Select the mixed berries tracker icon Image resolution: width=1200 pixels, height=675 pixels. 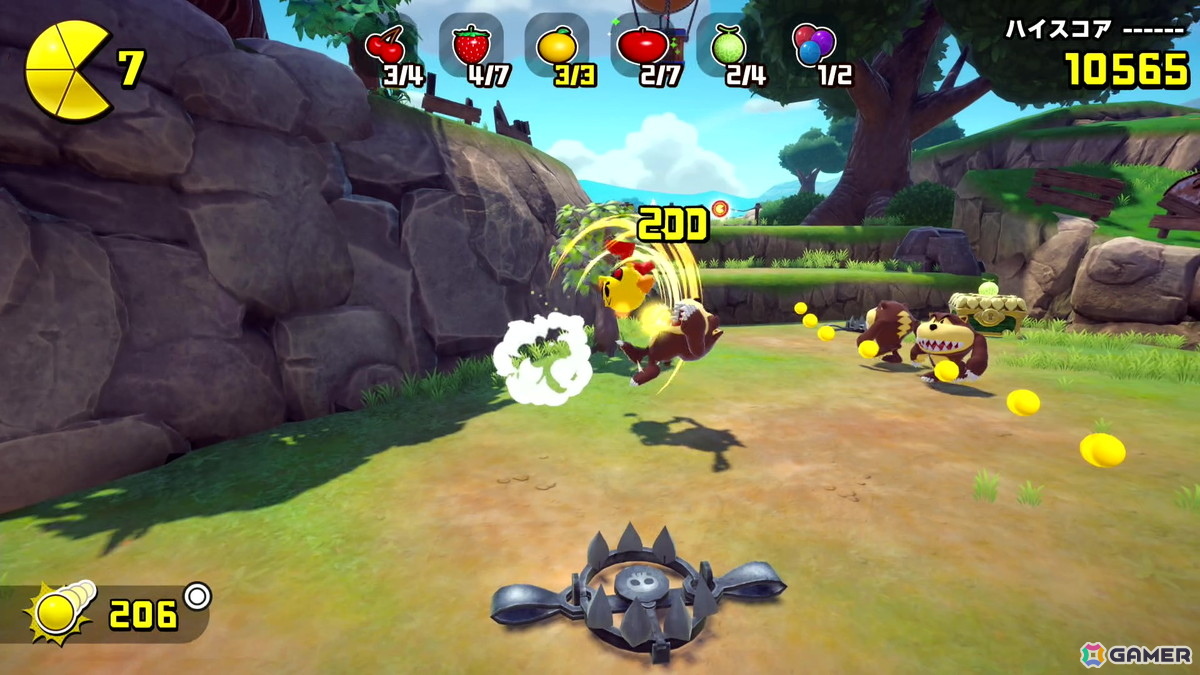[x=813, y=45]
